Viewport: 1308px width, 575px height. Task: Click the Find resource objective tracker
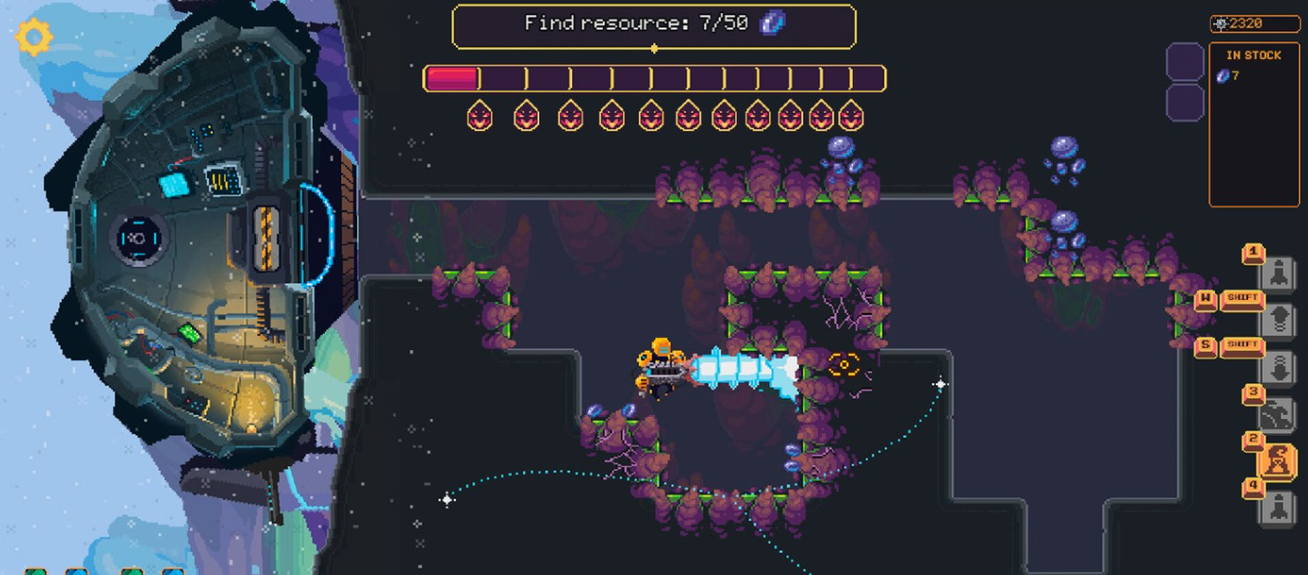(x=654, y=25)
